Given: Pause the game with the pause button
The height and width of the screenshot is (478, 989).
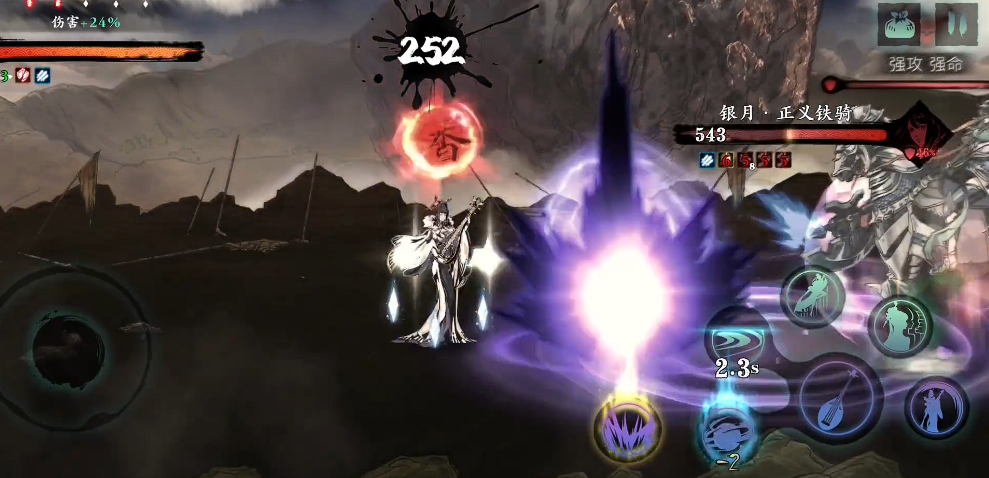Looking at the screenshot, I should point(955,24).
